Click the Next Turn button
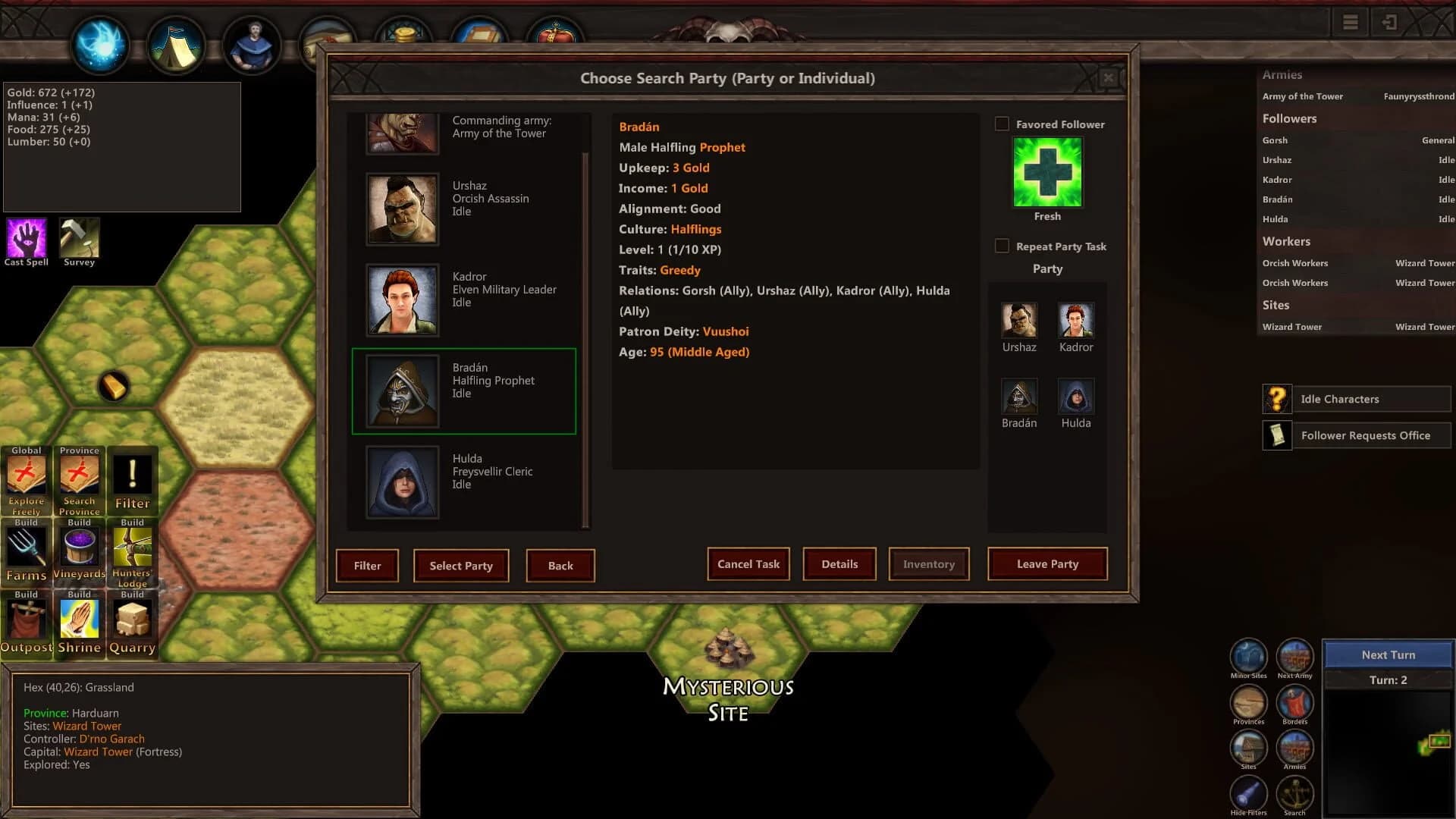 (x=1389, y=654)
